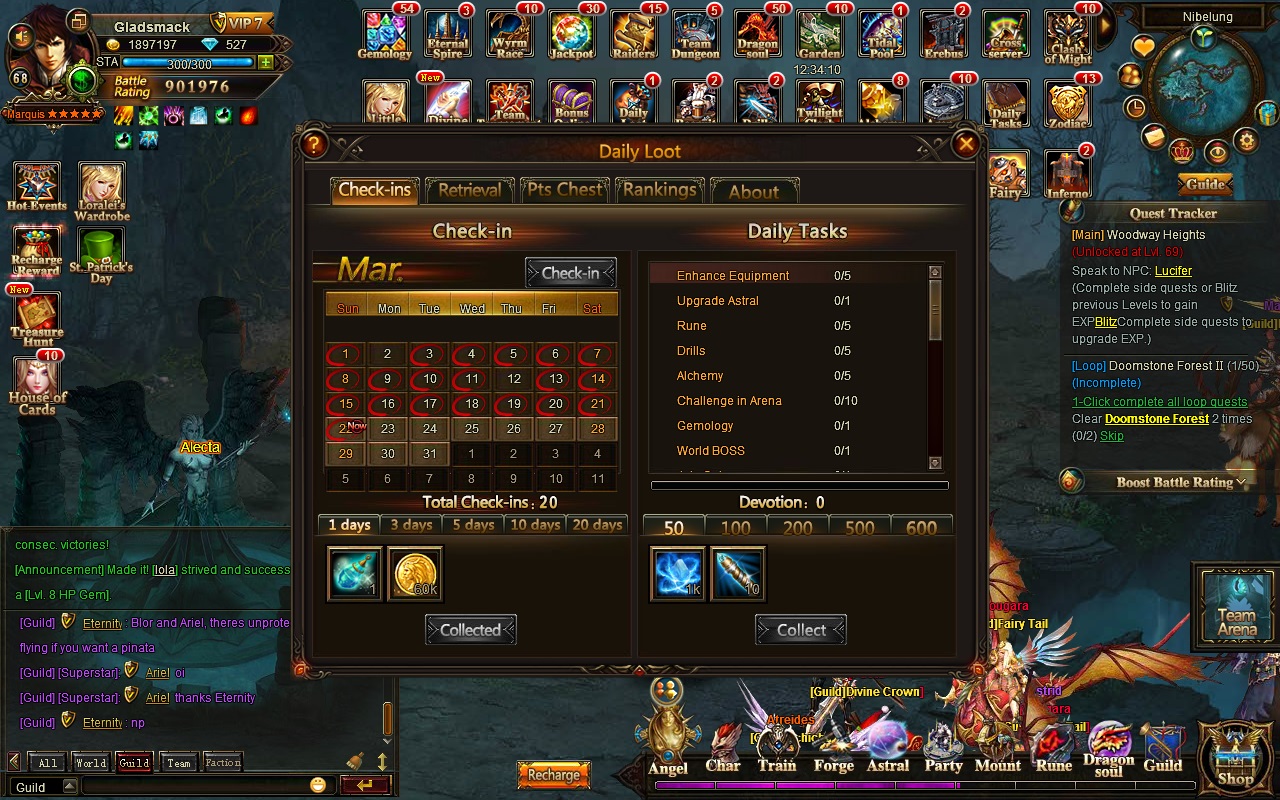1280x800 pixels.
Task: Choose the 200 devotion reward tab
Action: coord(797,527)
